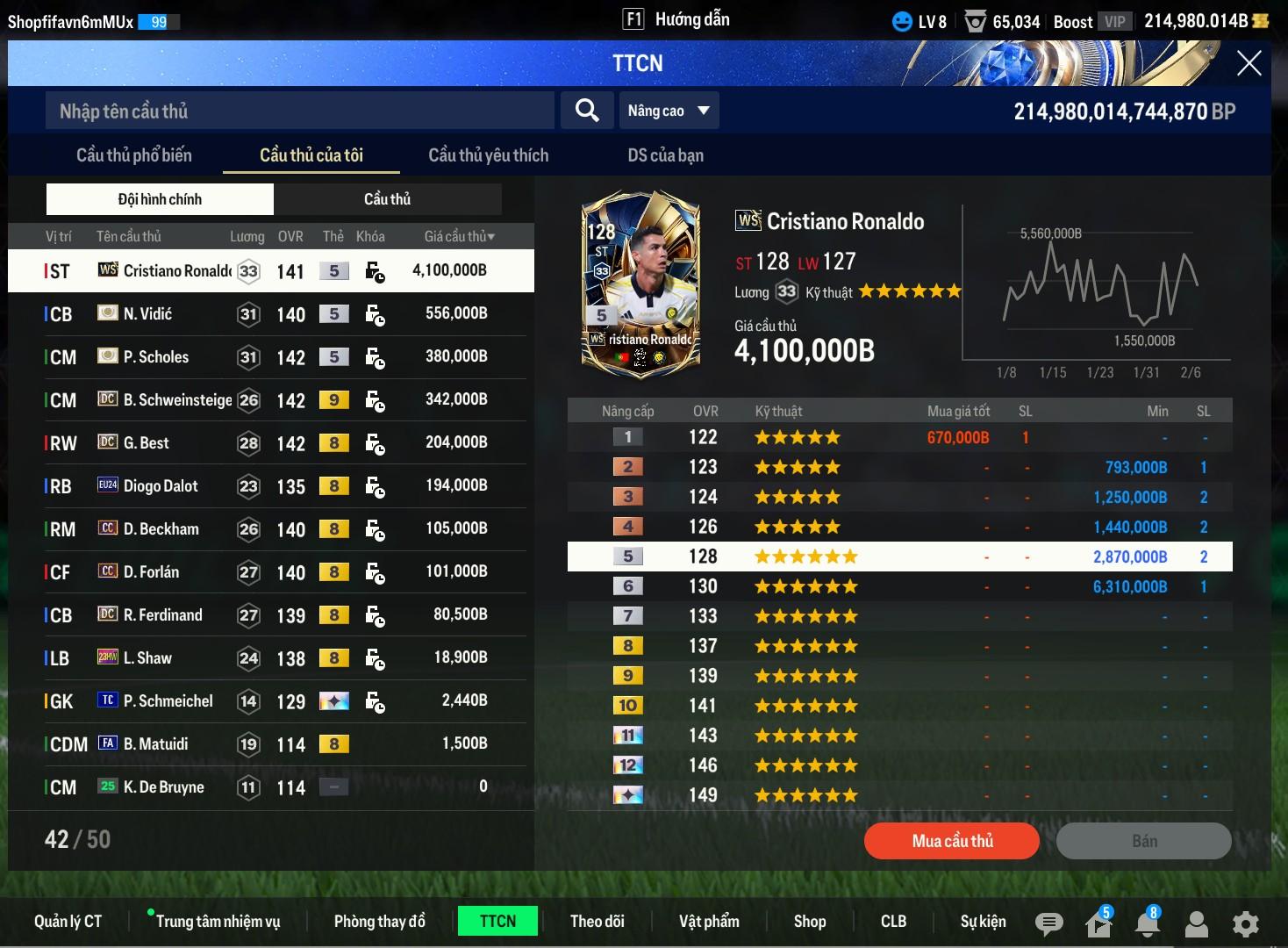Show the DS của bạn tab
This screenshot has height=948, width=1288.
[665, 155]
